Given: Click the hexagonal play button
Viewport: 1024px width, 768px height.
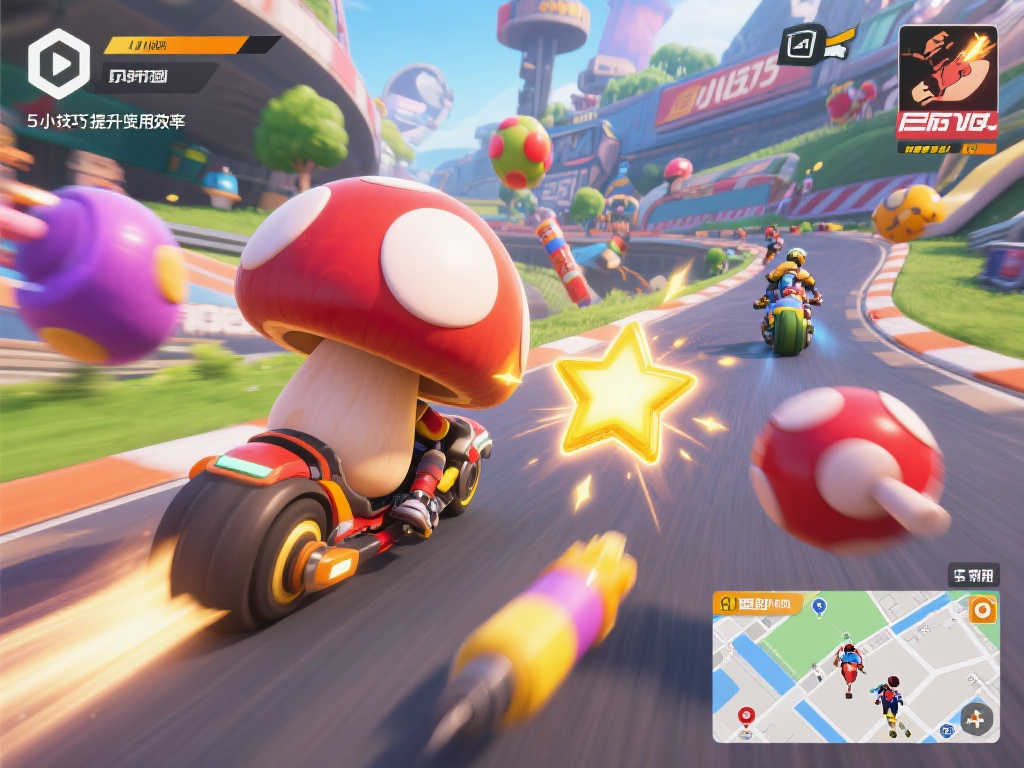Looking at the screenshot, I should (58, 64).
